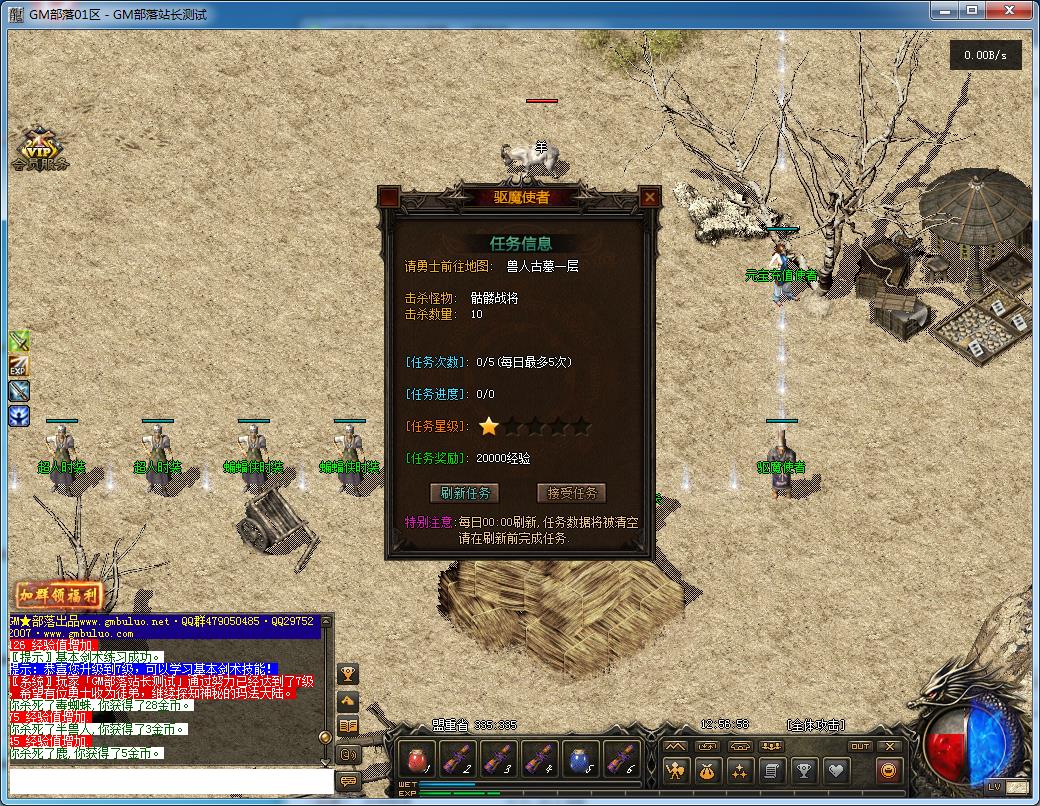Open the heart icon in the bottom bar
1040x806 pixels.
pos(835,770)
